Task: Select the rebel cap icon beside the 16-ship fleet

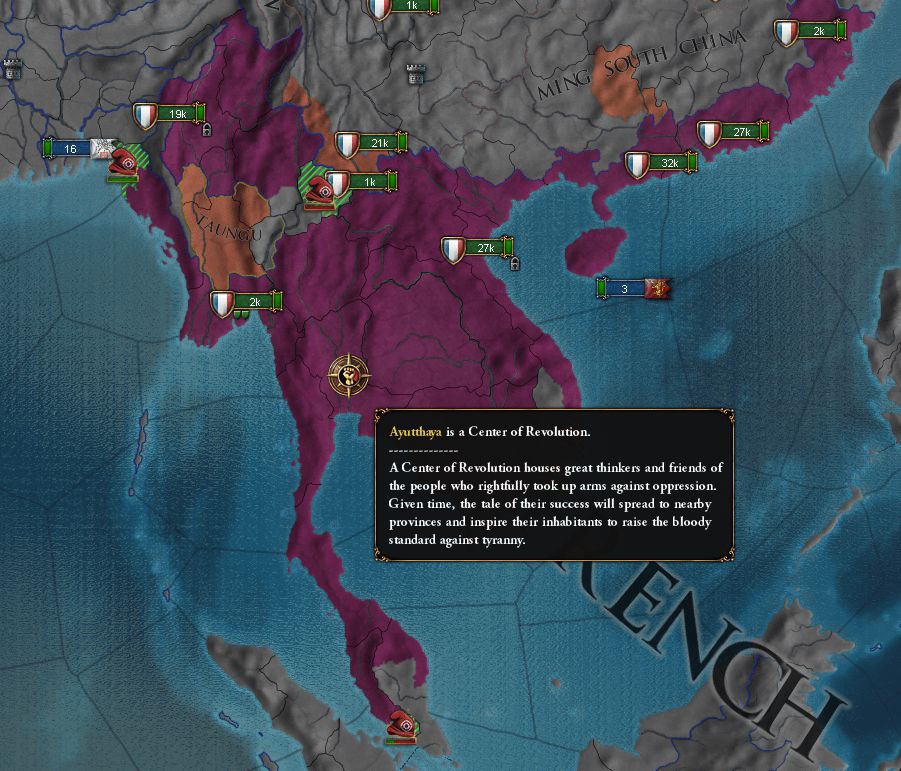Action: point(125,162)
